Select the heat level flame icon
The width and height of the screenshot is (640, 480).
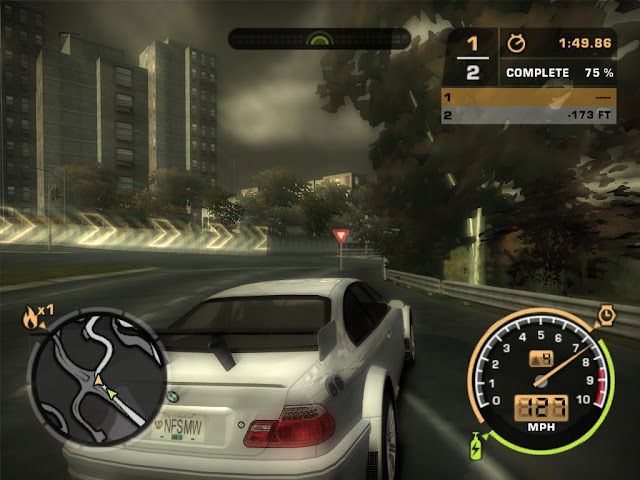click(x=31, y=318)
